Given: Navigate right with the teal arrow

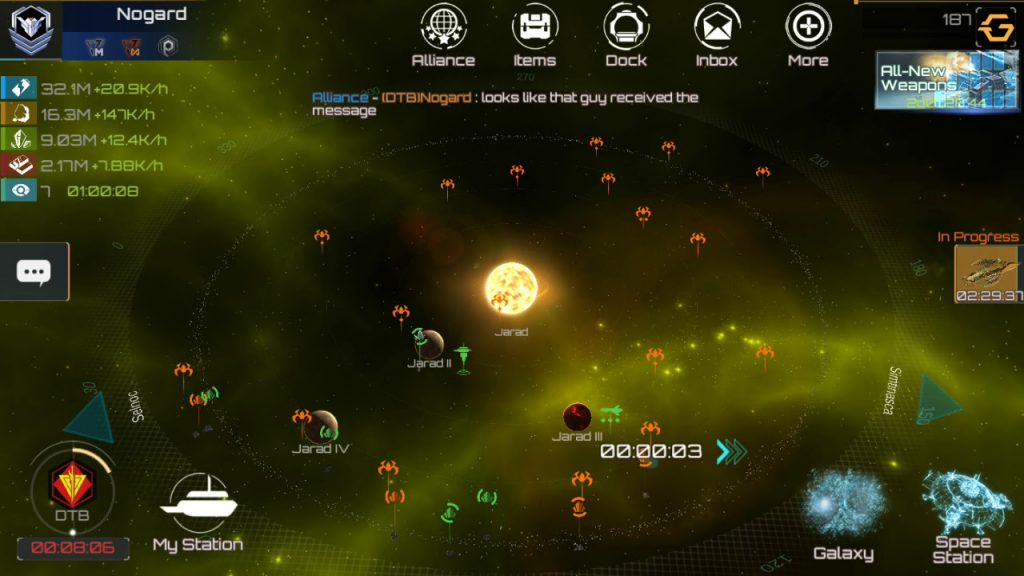Looking at the screenshot, I should (x=937, y=400).
